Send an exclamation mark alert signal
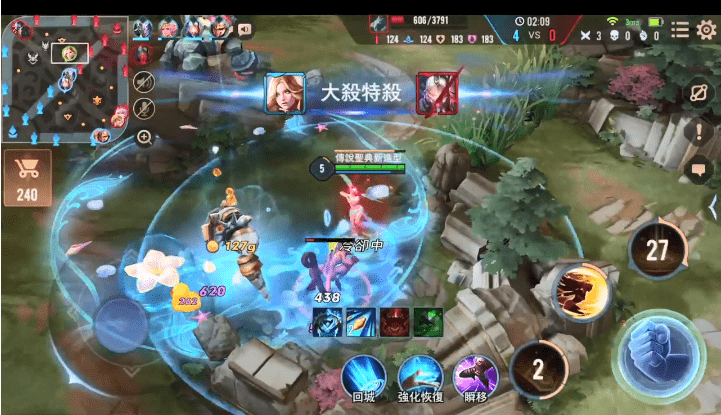 (699, 131)
